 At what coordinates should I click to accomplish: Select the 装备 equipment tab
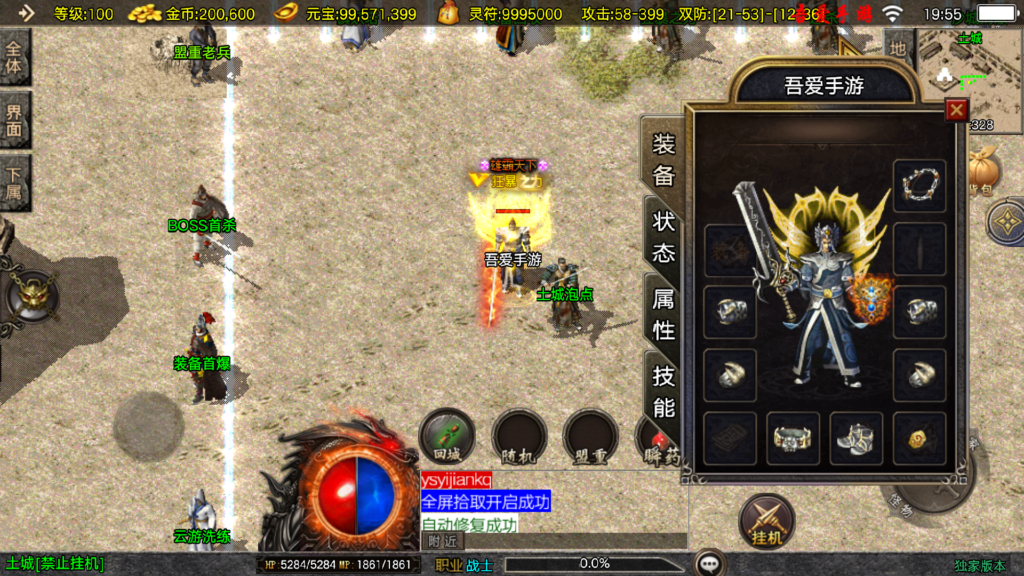(664, 160)
